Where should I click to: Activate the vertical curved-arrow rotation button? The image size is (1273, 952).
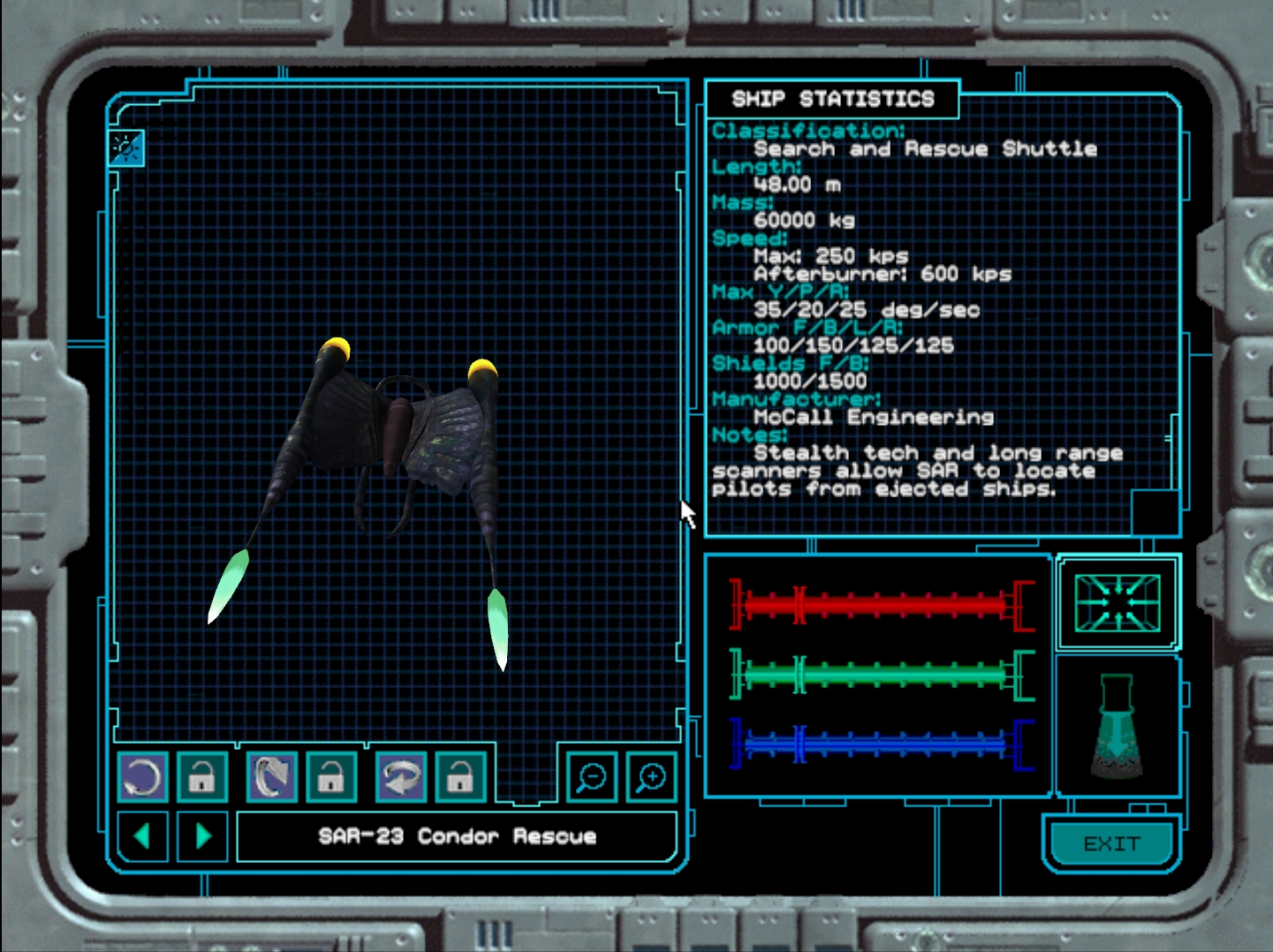point(271,777)
